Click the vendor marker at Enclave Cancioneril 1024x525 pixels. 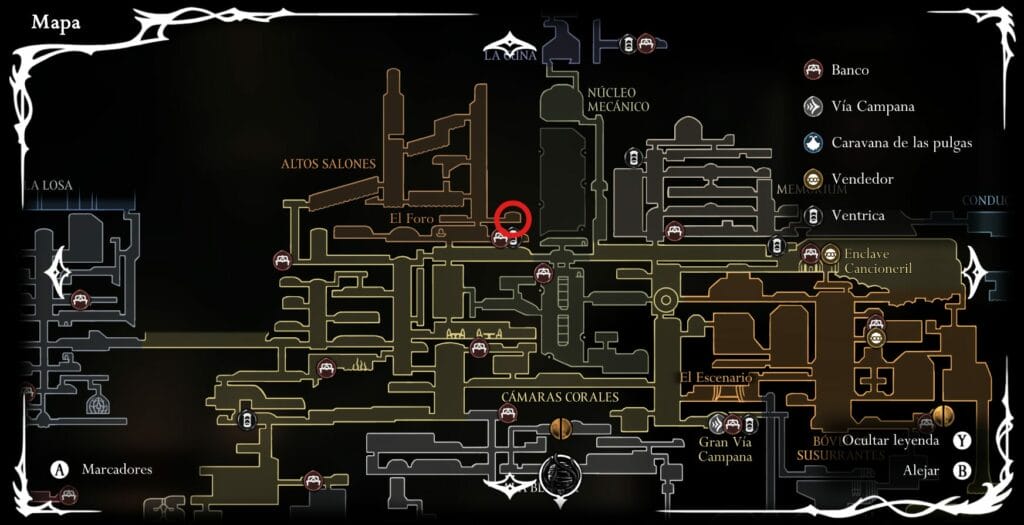pyautogui.click(x=831, y=254)
